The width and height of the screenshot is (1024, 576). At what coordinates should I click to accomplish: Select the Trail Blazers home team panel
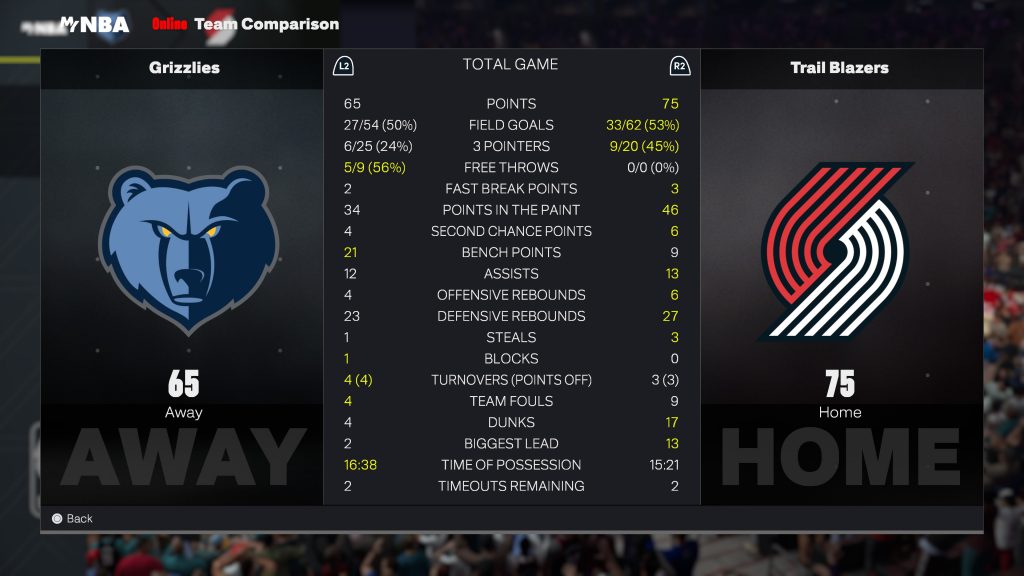point(839,270)
